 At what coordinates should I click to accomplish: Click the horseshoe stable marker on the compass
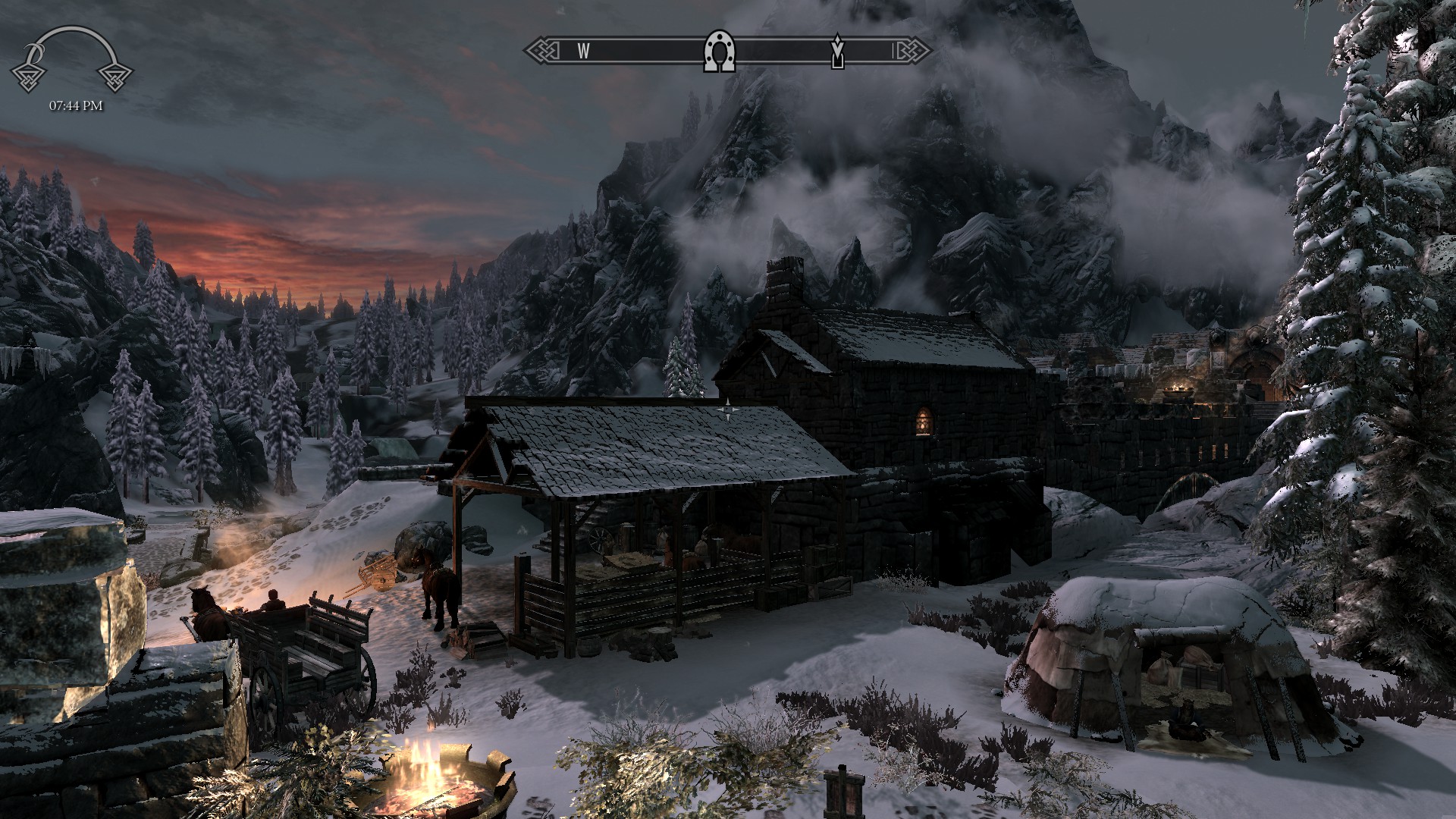719,52
